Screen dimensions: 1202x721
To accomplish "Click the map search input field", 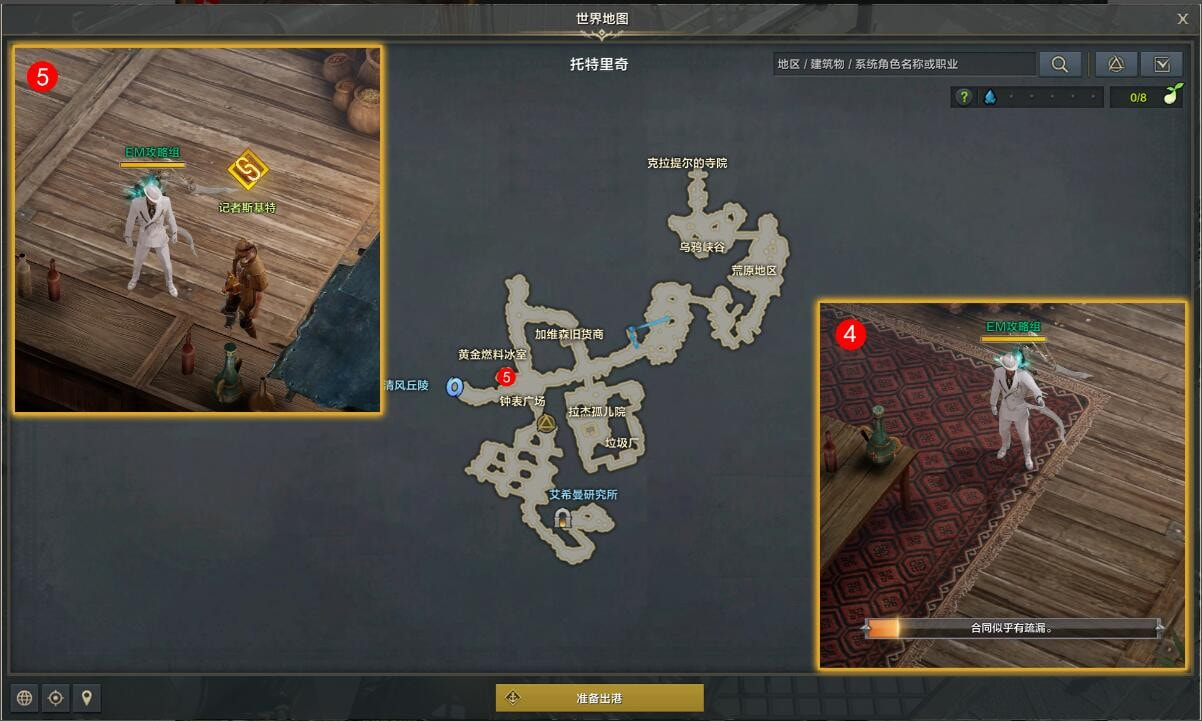I will pos(904,64).
